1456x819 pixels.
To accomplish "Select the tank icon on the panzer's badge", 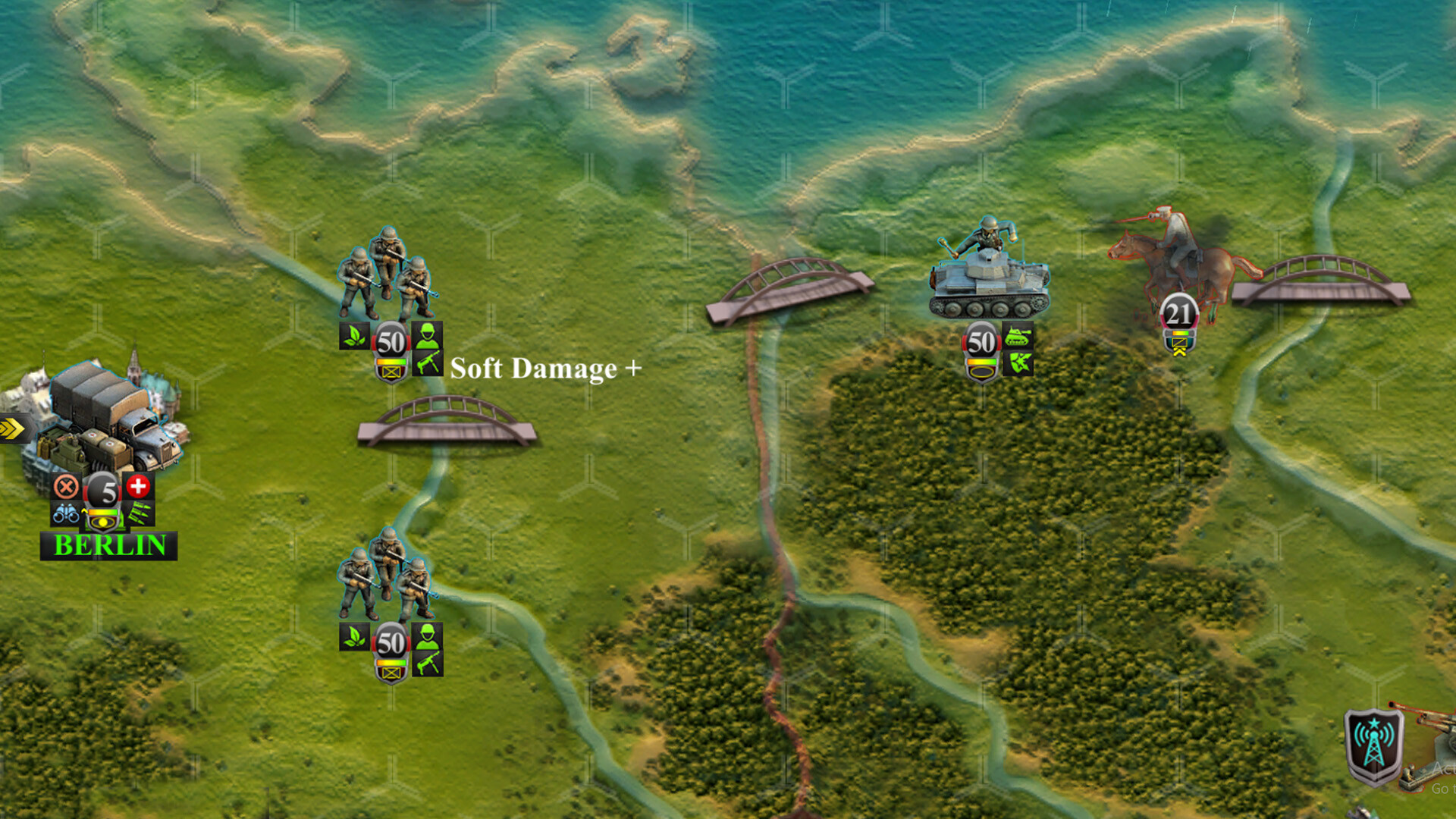I will [x=1017, y=334].
